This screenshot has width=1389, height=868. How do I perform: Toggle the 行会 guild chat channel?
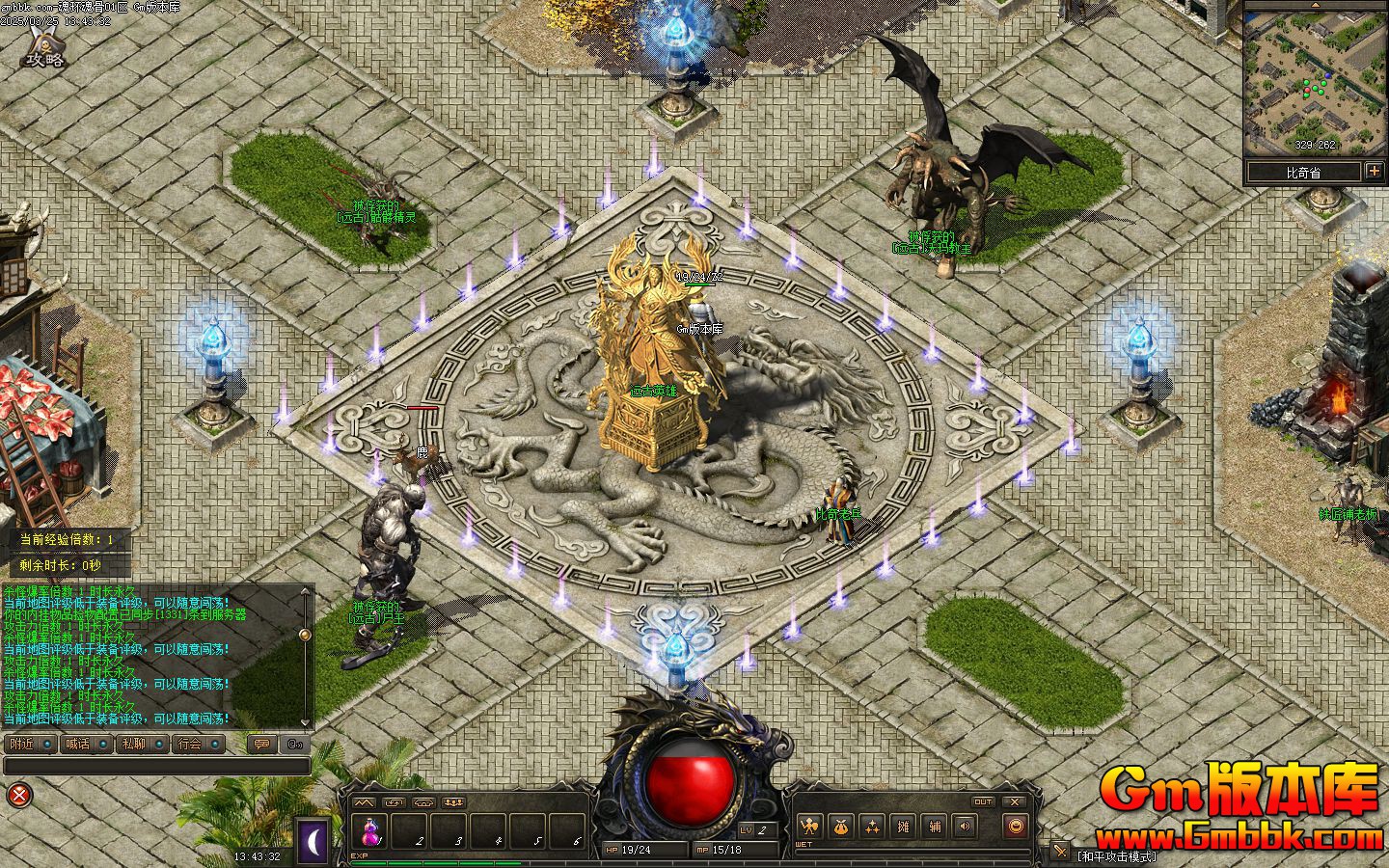pos(199,744)
